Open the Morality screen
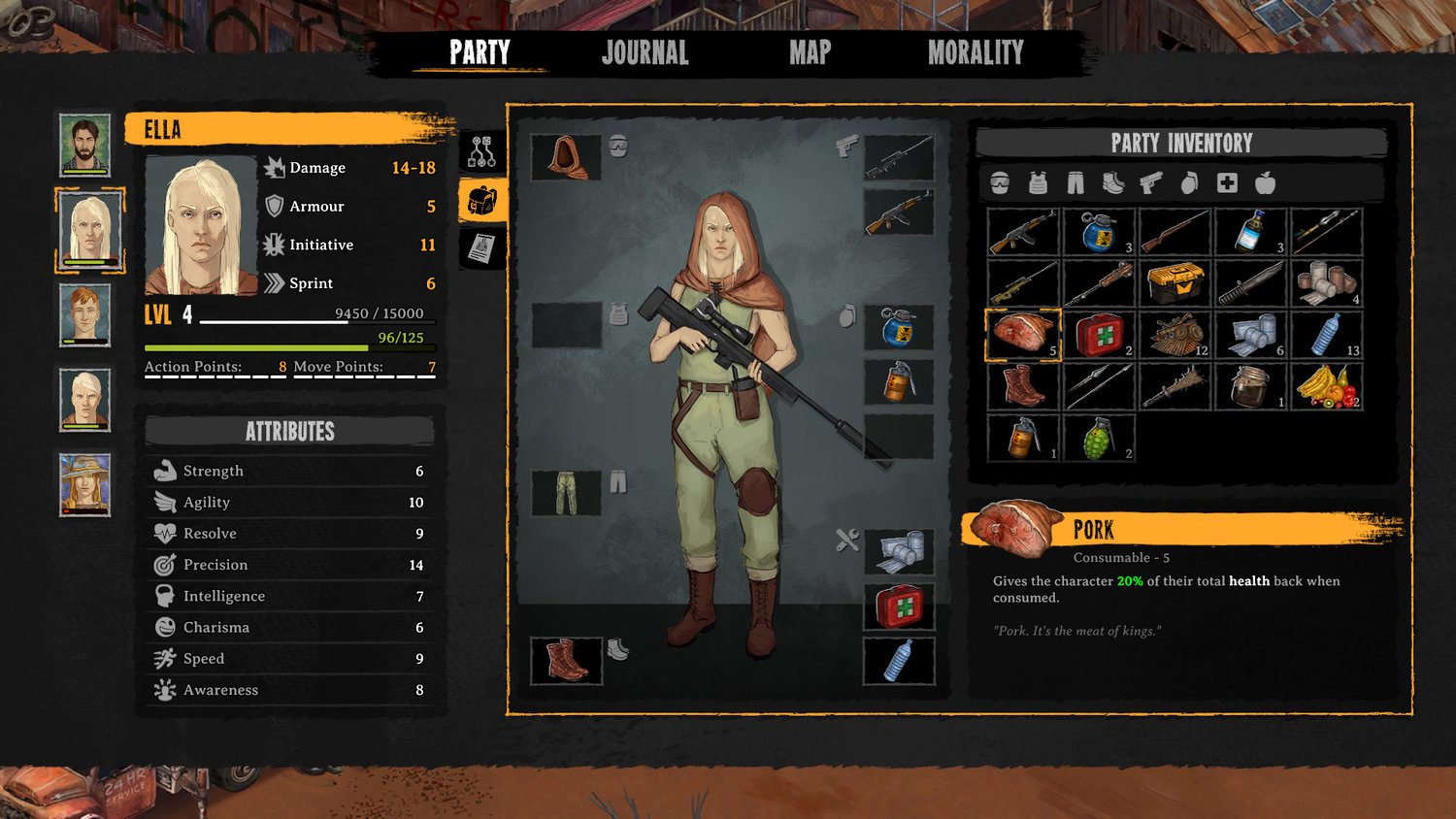Screen dimensions: 1456x819 click(x=975, y=53)
